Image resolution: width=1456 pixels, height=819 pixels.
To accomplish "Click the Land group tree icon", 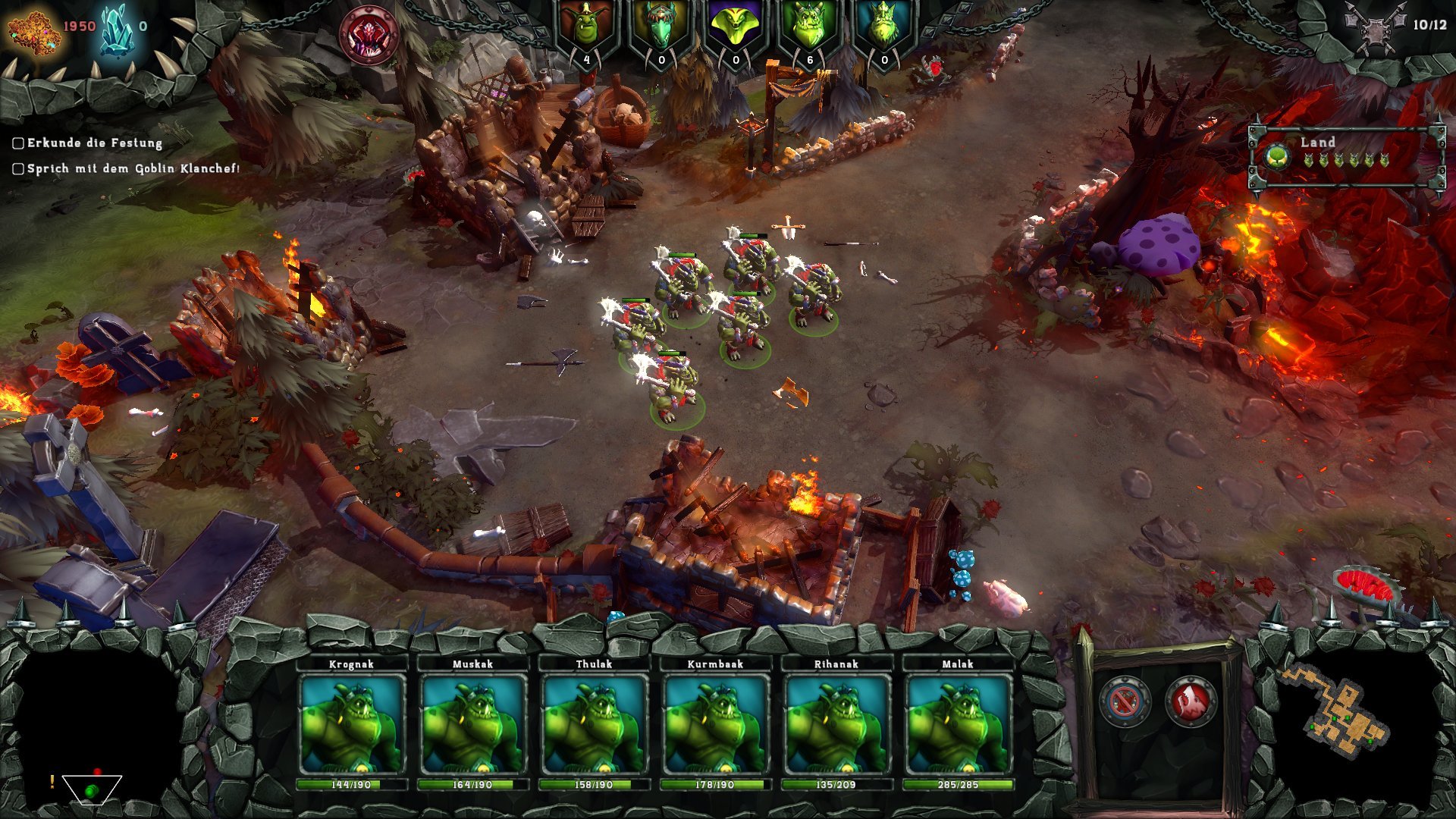I will click(x=1278, y=157).
